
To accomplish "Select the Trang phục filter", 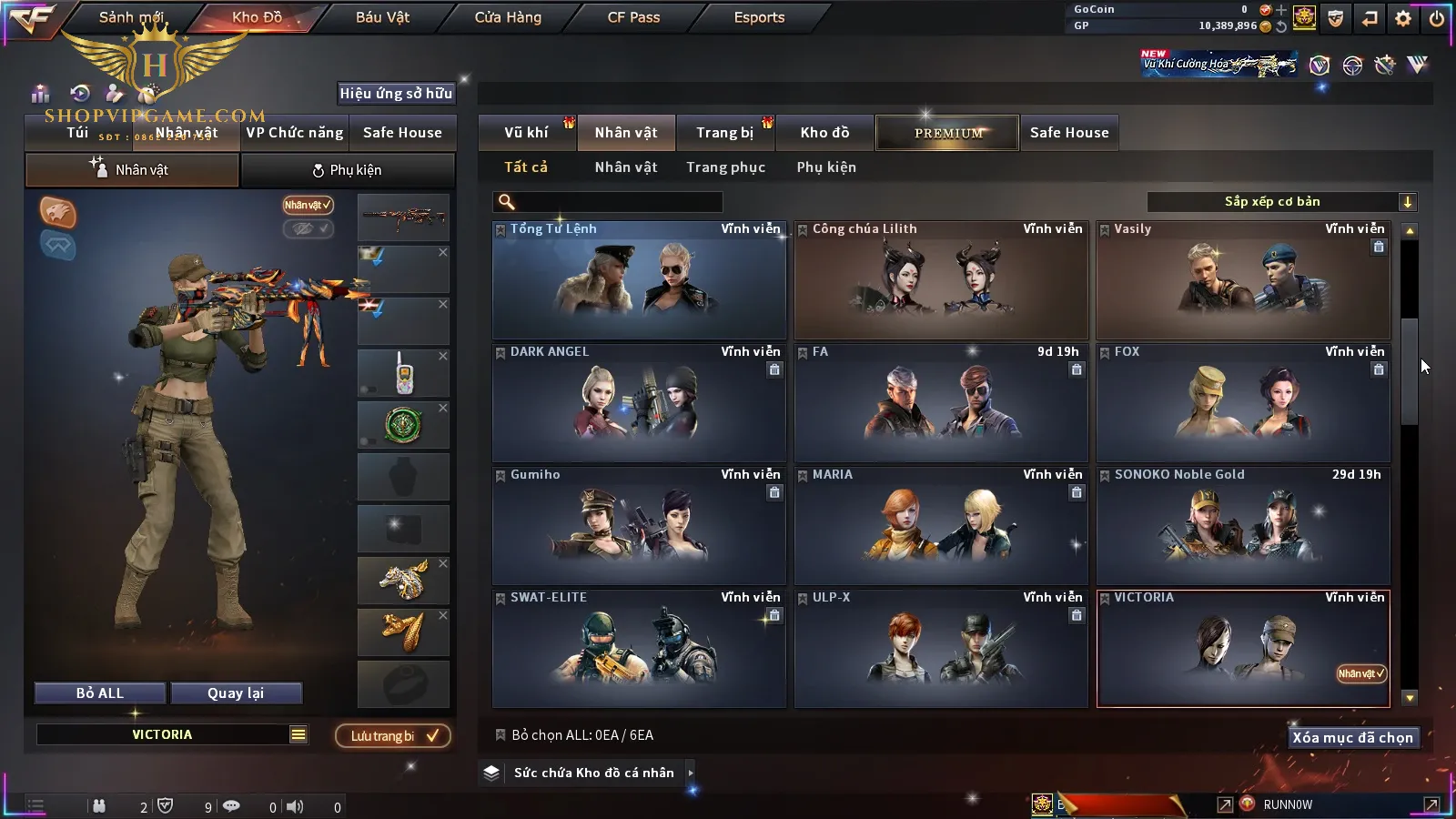I will pyautogui.click(x=725, y=167).
